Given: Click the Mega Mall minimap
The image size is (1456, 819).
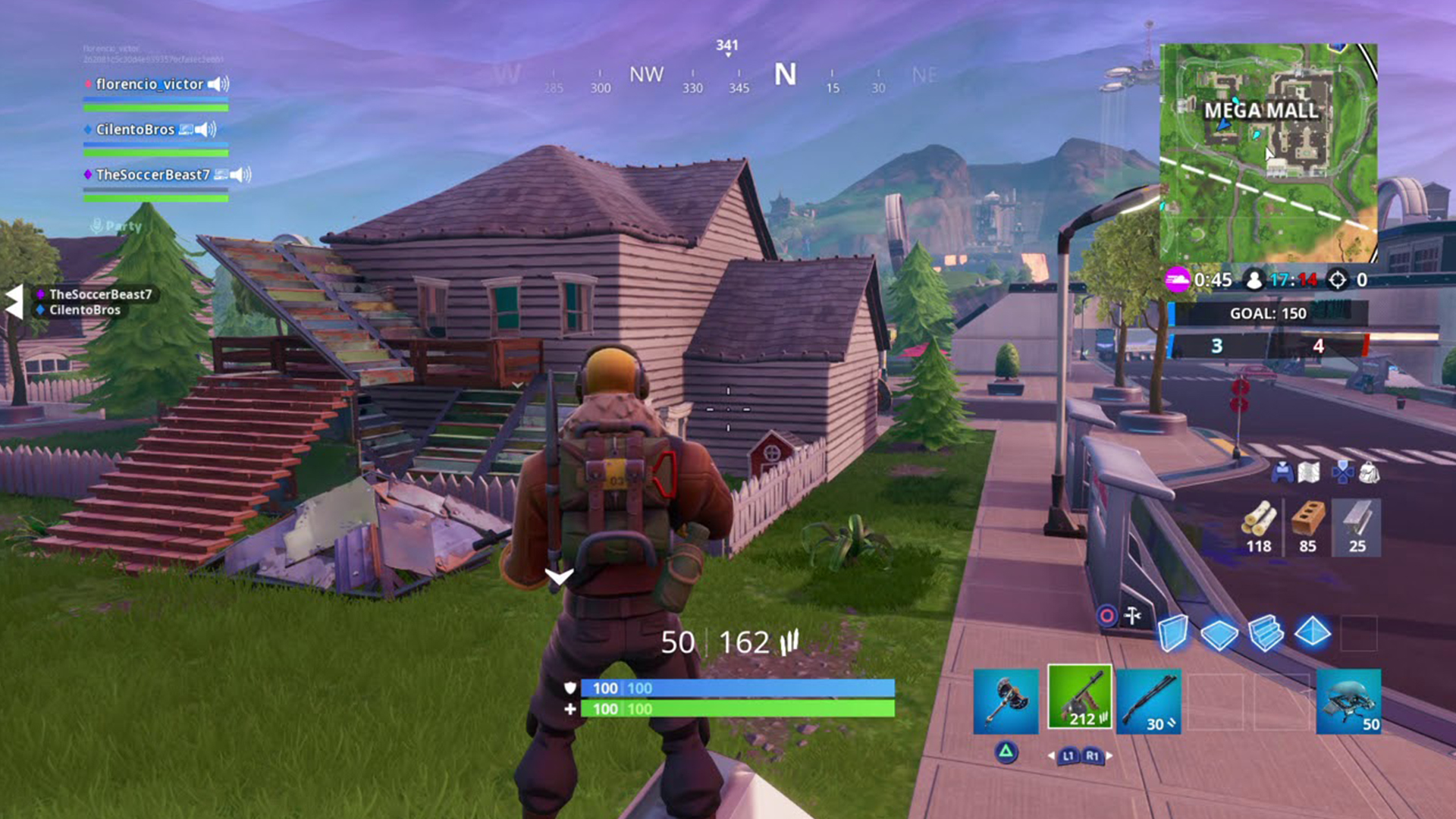Looking at the screenshot, I should click(x=1268, y=140).
